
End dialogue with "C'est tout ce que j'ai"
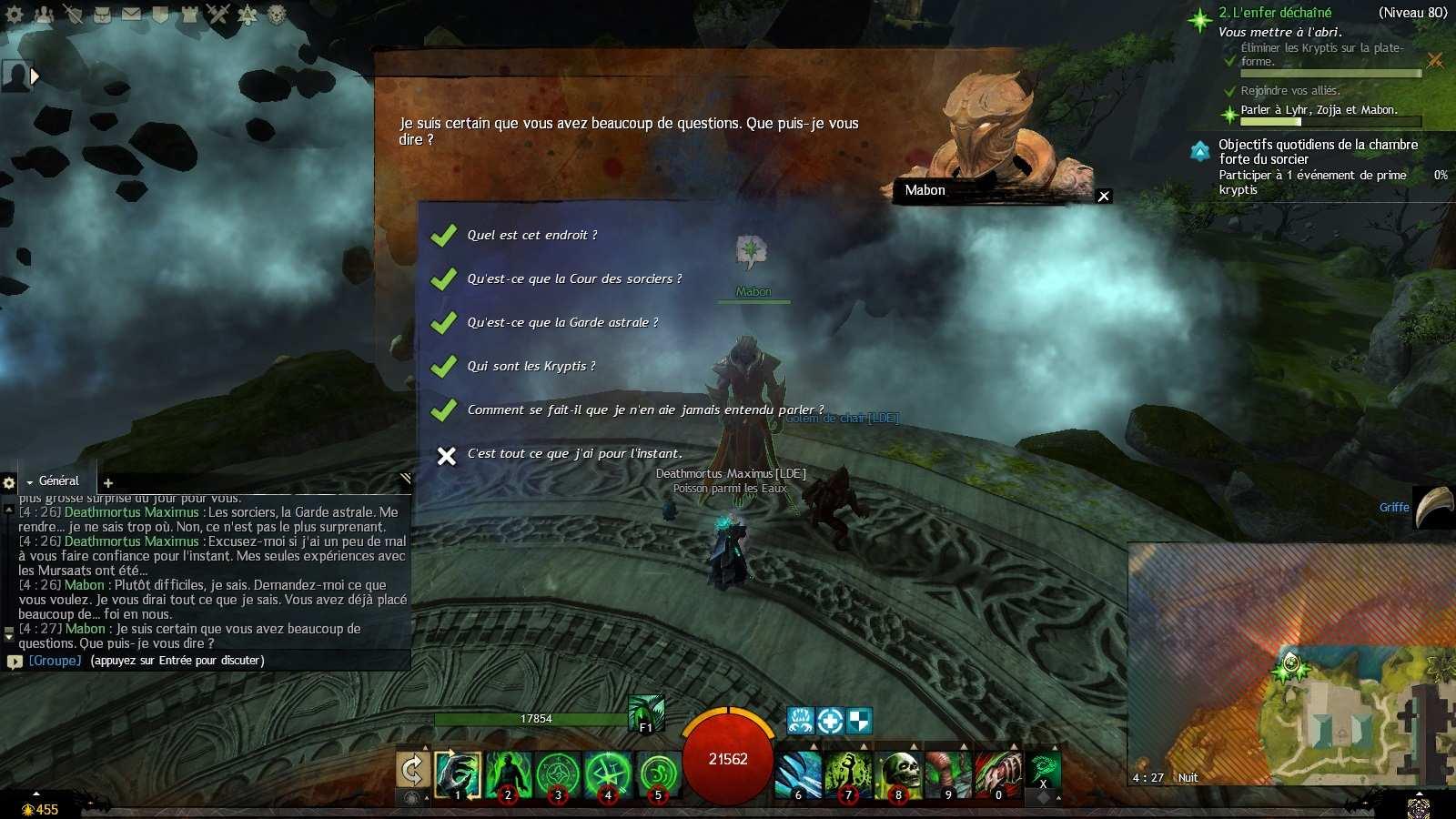(573, 454)
